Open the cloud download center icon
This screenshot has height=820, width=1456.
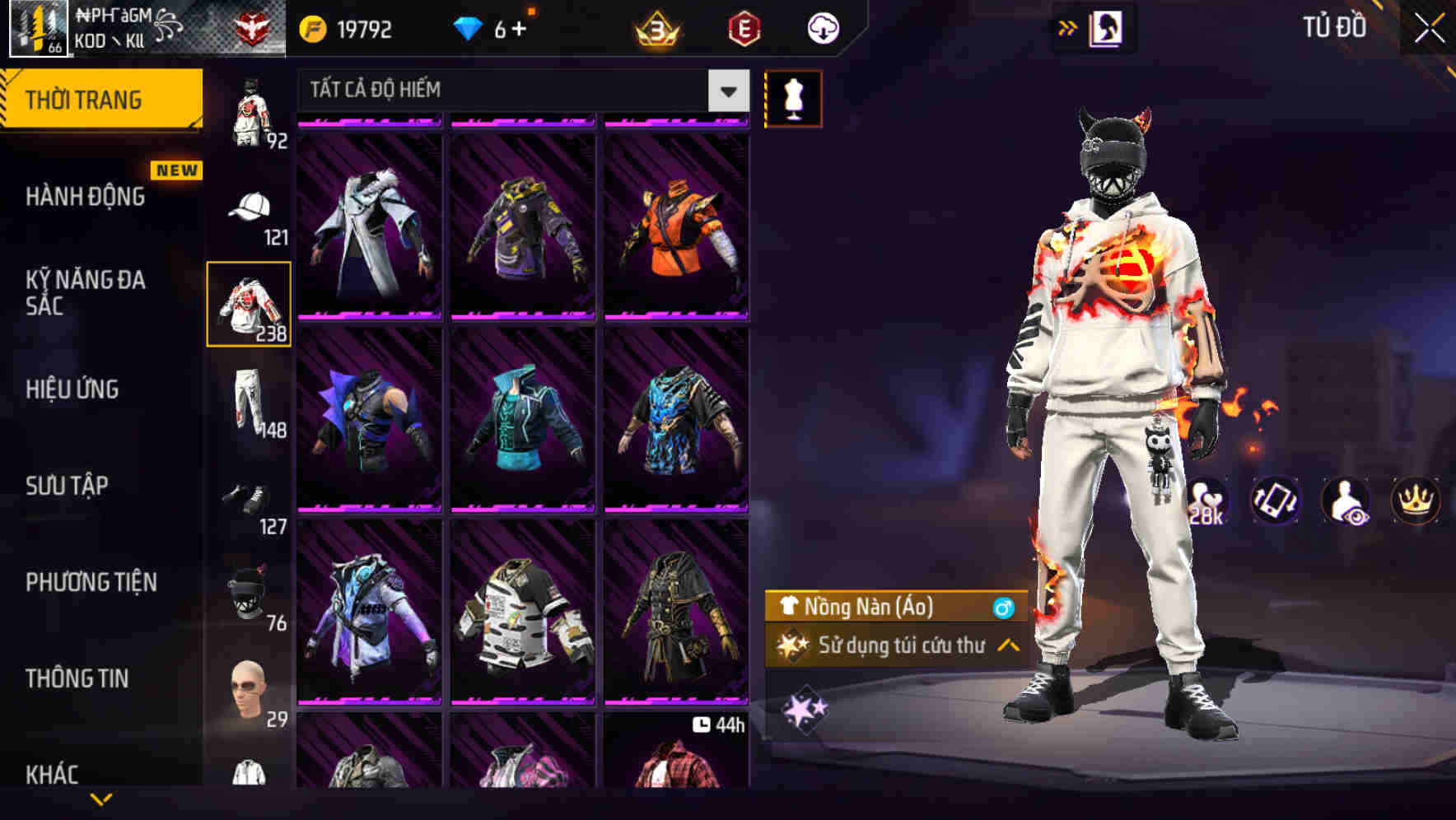822,27
